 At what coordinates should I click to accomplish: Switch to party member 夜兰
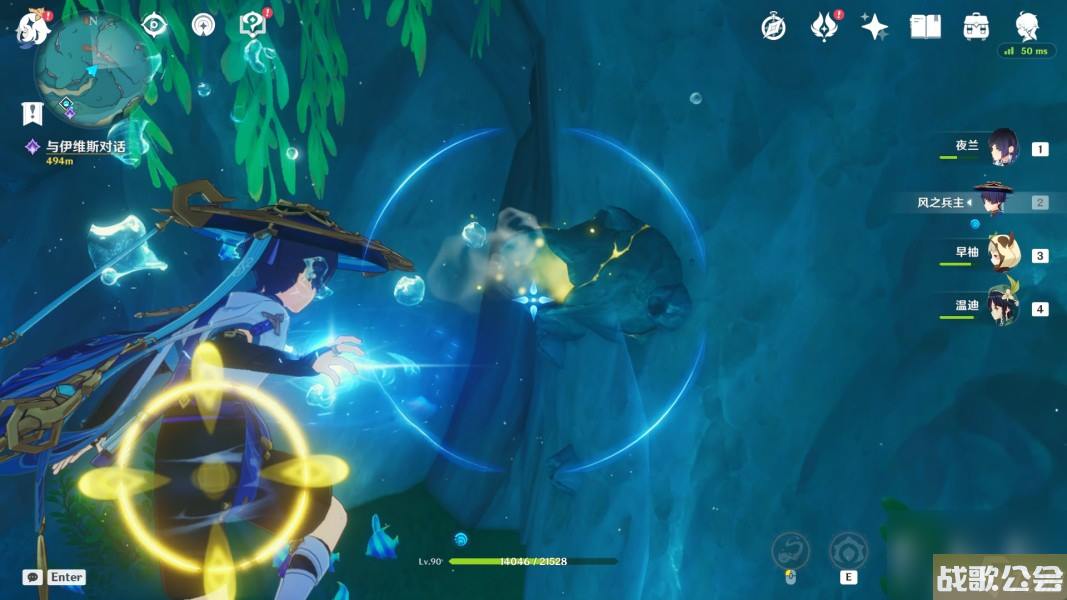[x=1001, y=149]
